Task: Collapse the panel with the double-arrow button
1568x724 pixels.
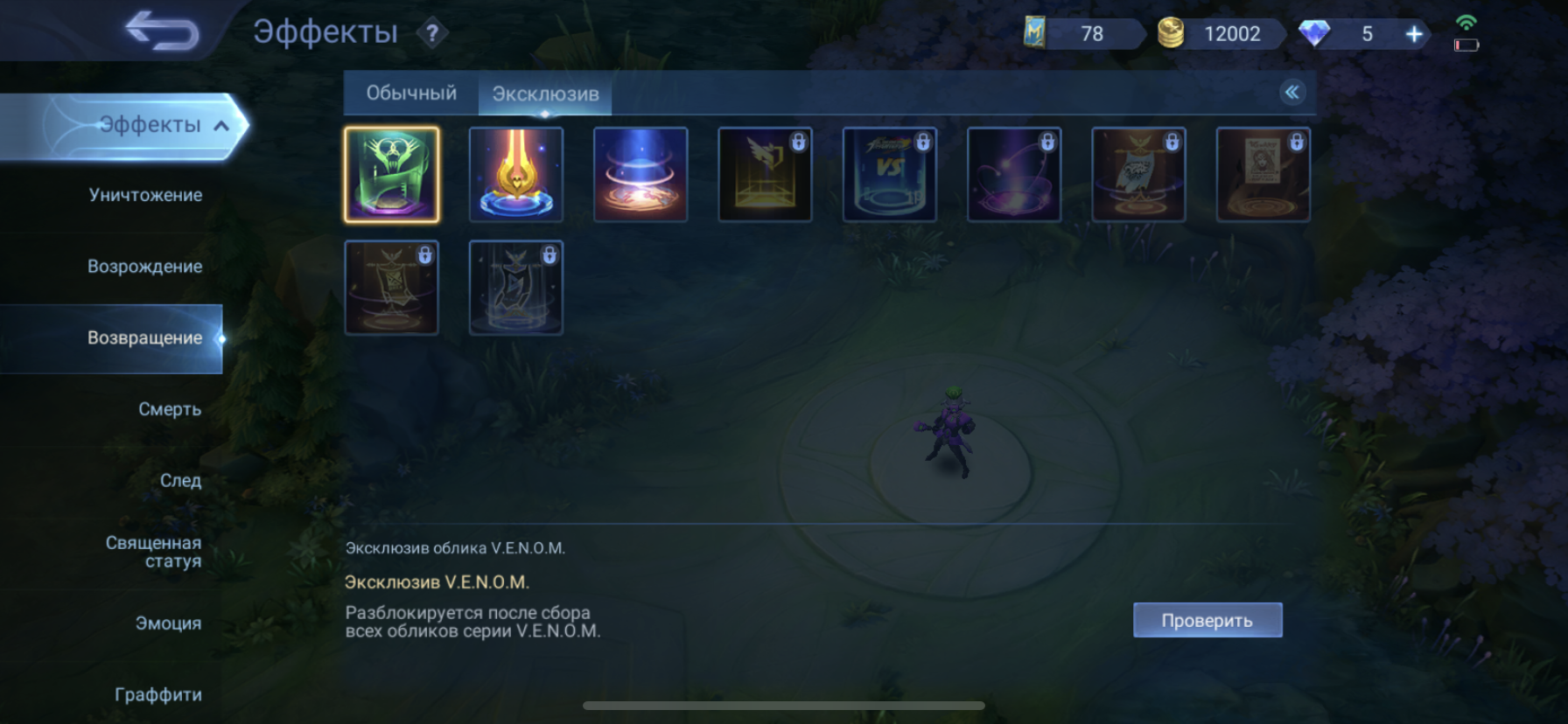Action: [1291, 92]
